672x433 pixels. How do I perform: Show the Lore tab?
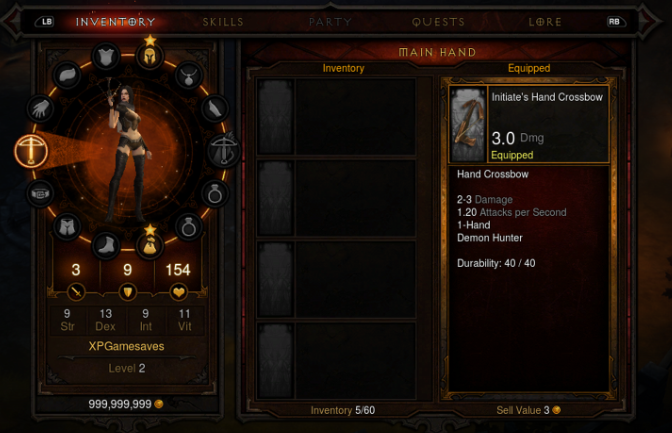(545, 21)
